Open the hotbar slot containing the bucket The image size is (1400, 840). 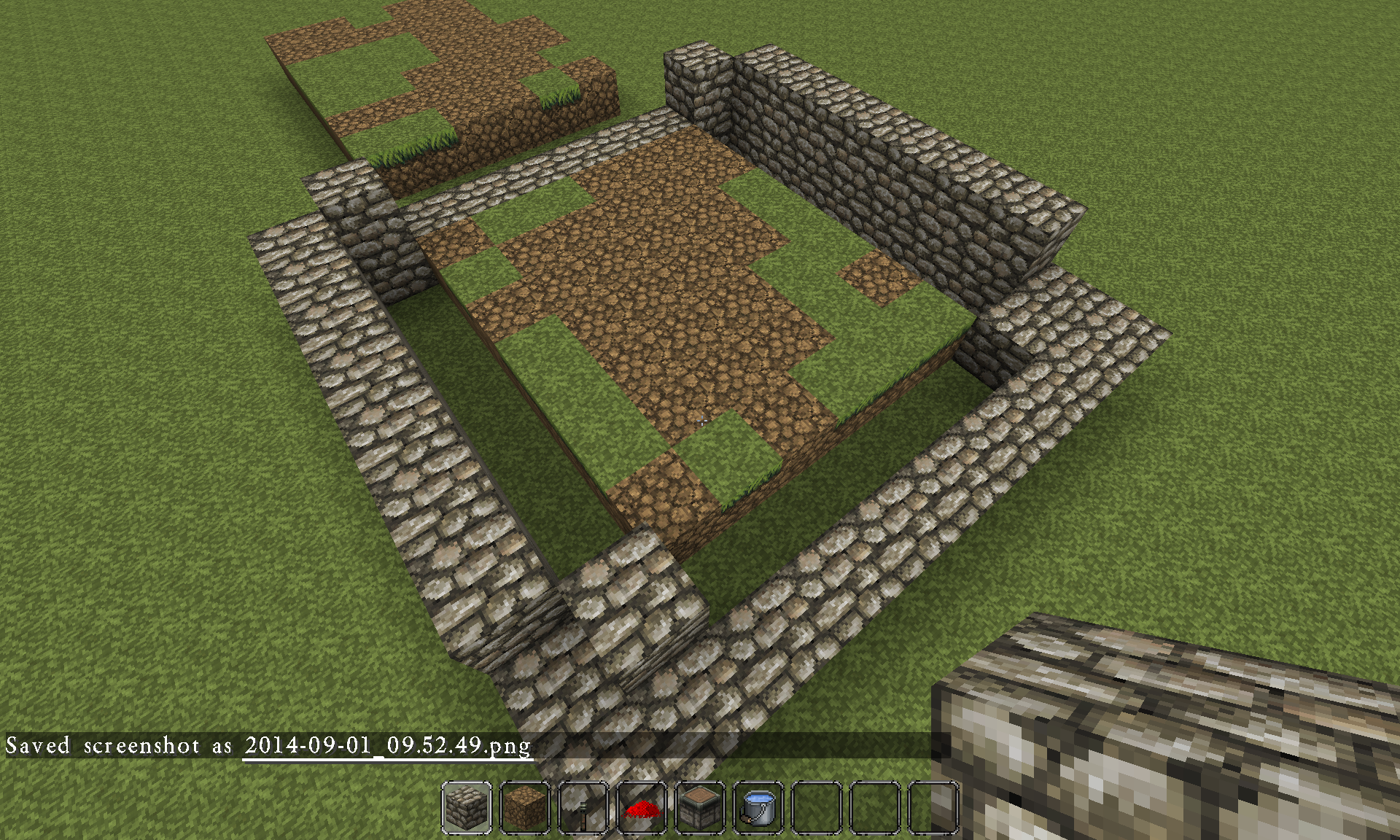coord(758,809)
